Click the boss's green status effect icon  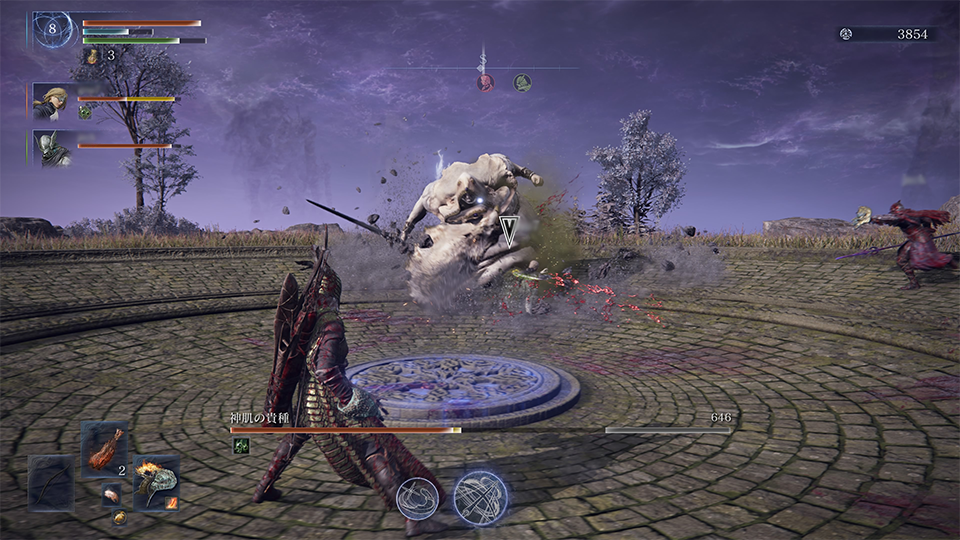(x=241, y=446)
